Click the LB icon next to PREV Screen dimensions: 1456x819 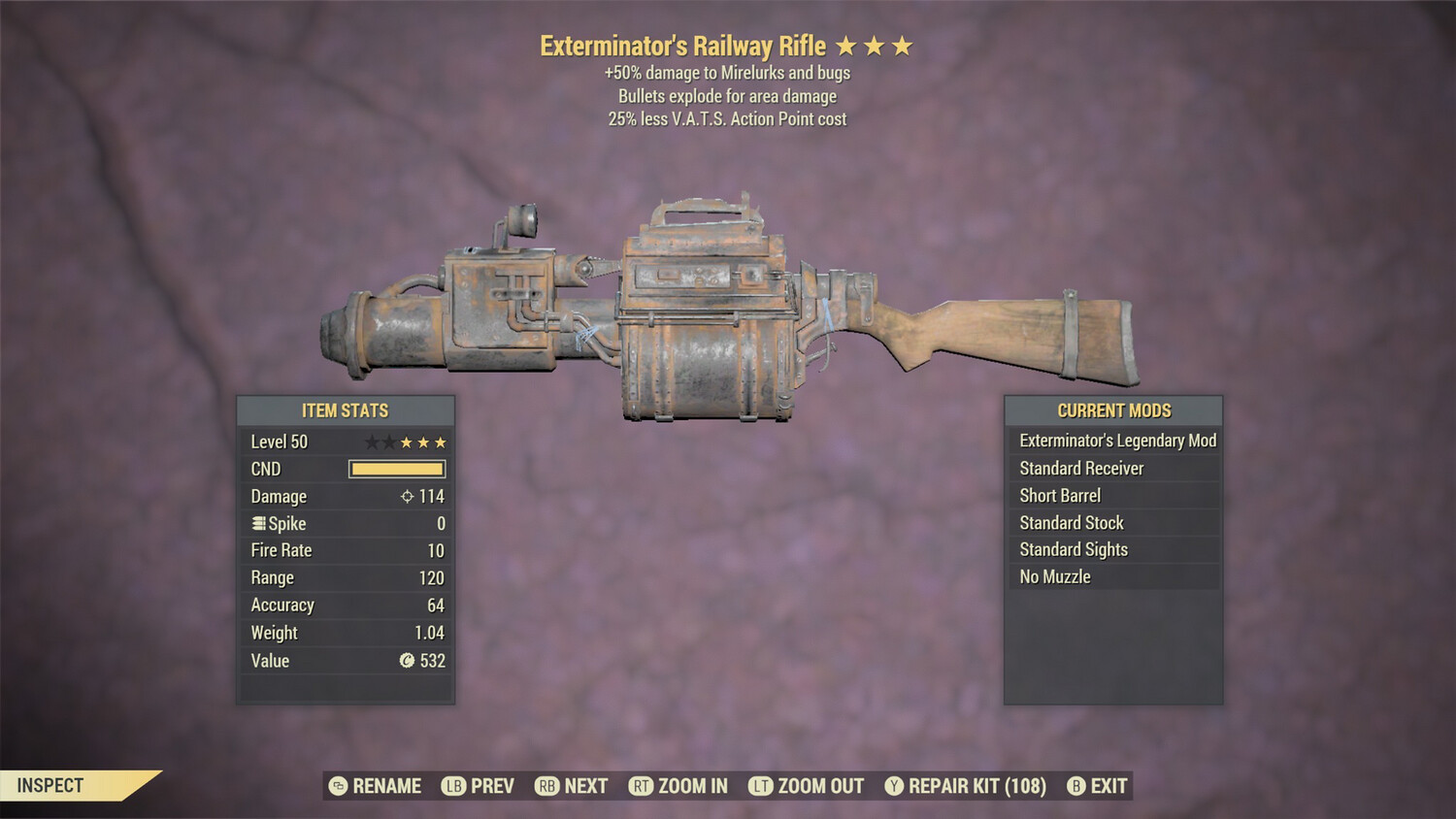452,786
